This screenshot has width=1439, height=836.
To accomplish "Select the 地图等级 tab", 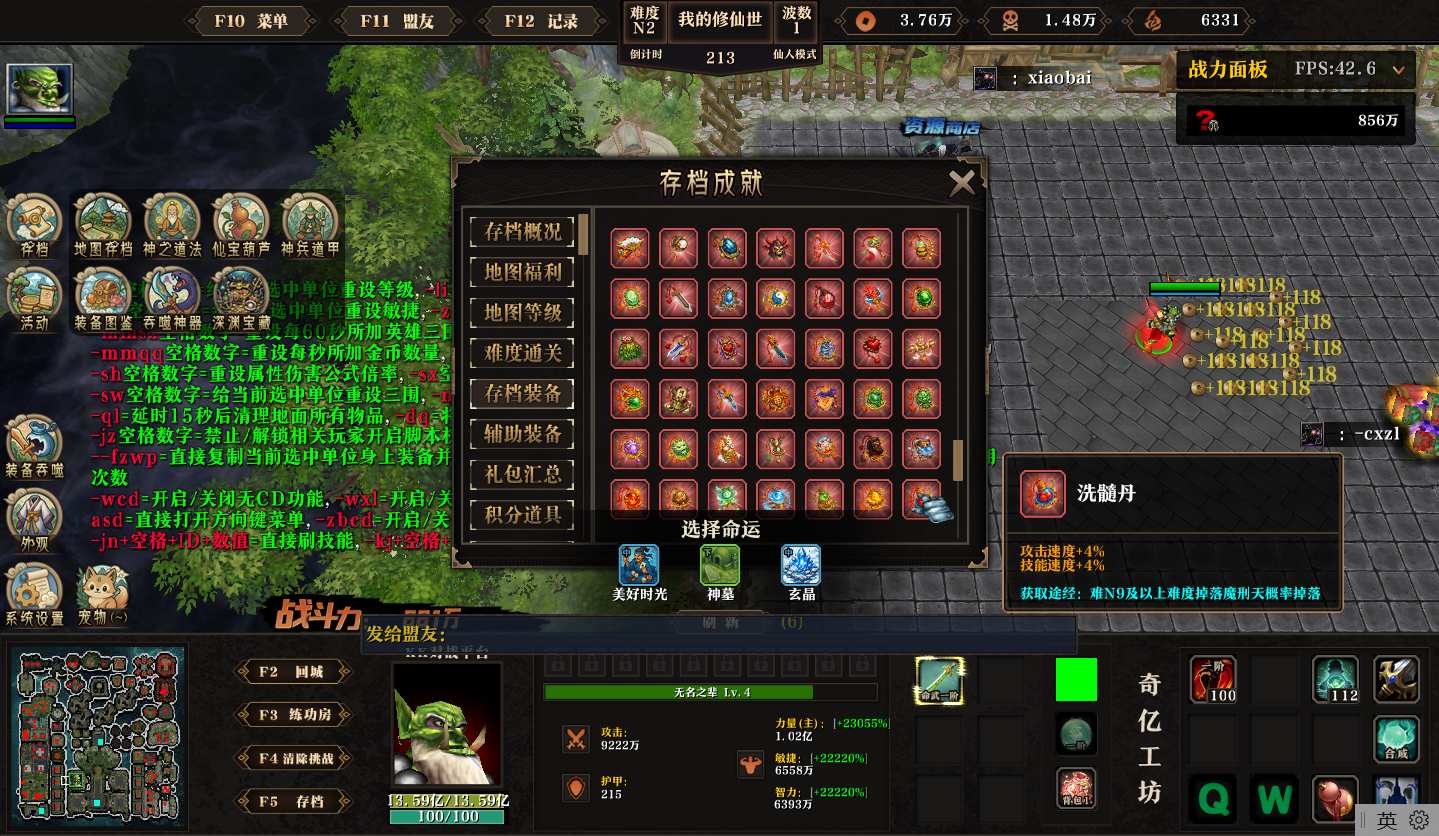I will [x=523, y=312].
